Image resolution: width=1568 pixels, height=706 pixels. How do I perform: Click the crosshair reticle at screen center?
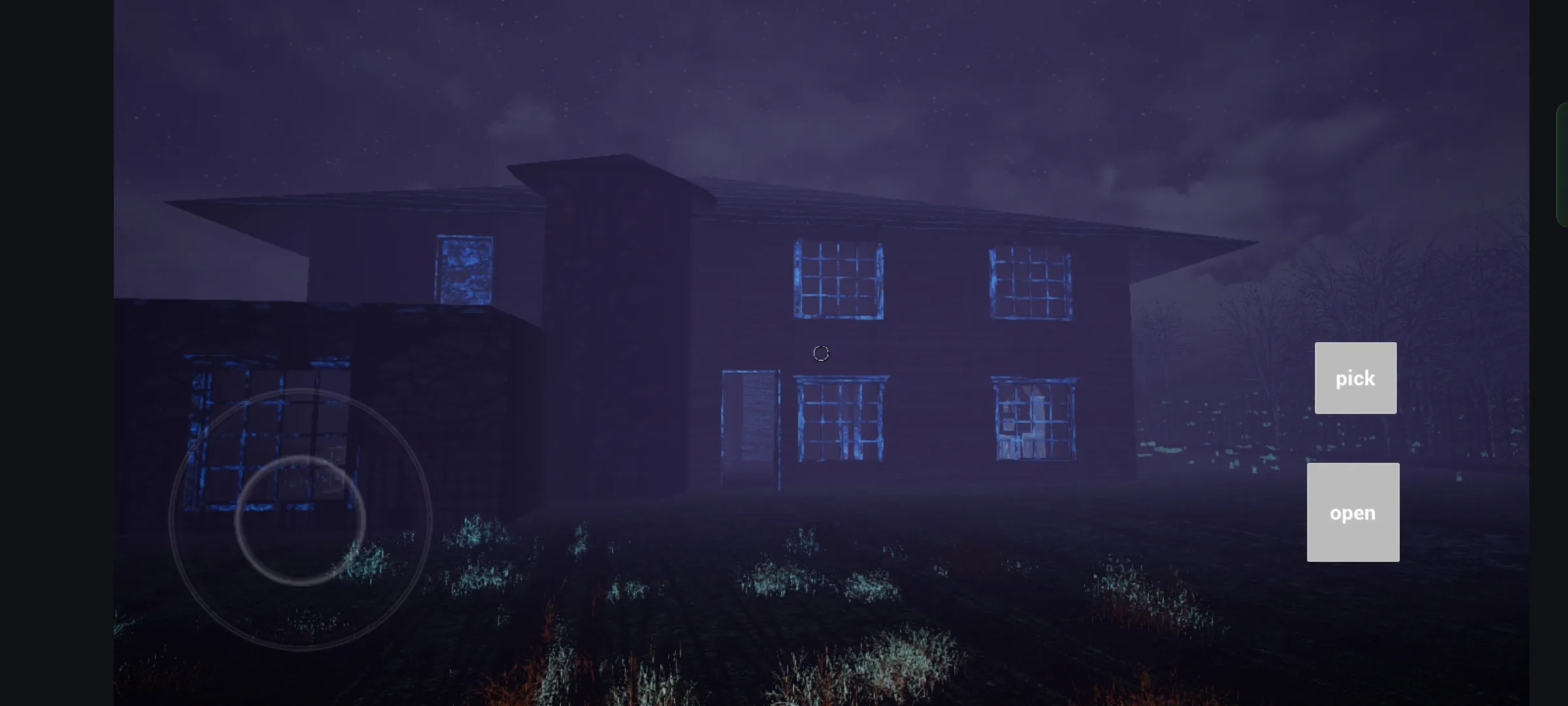(819, 353)
